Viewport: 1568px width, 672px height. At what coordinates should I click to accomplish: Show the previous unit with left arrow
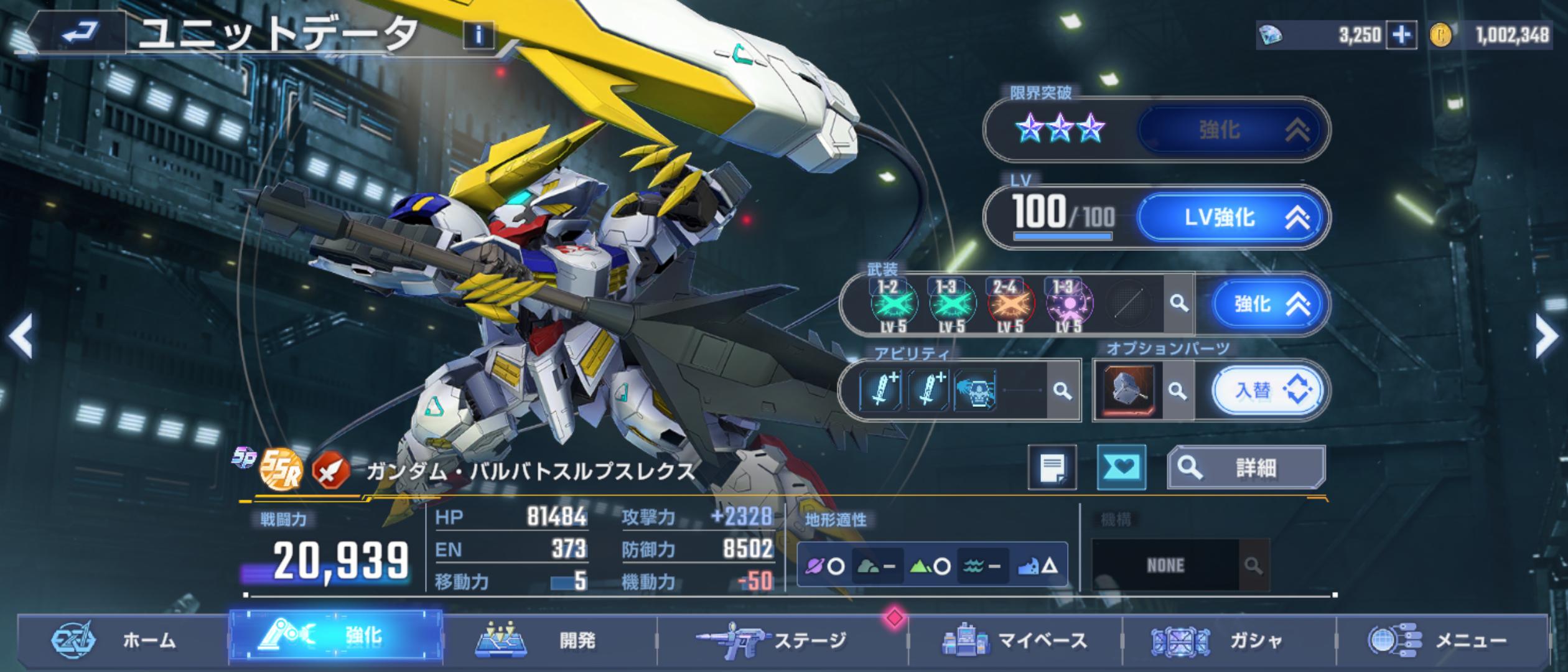(21, 336)
